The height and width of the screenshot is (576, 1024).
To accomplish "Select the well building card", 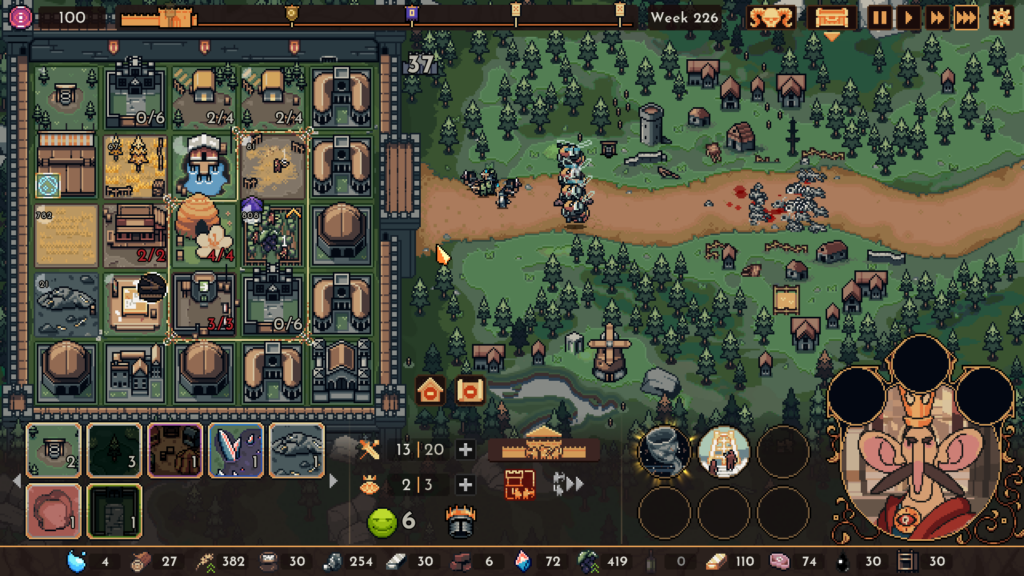I will coord(53,450).
